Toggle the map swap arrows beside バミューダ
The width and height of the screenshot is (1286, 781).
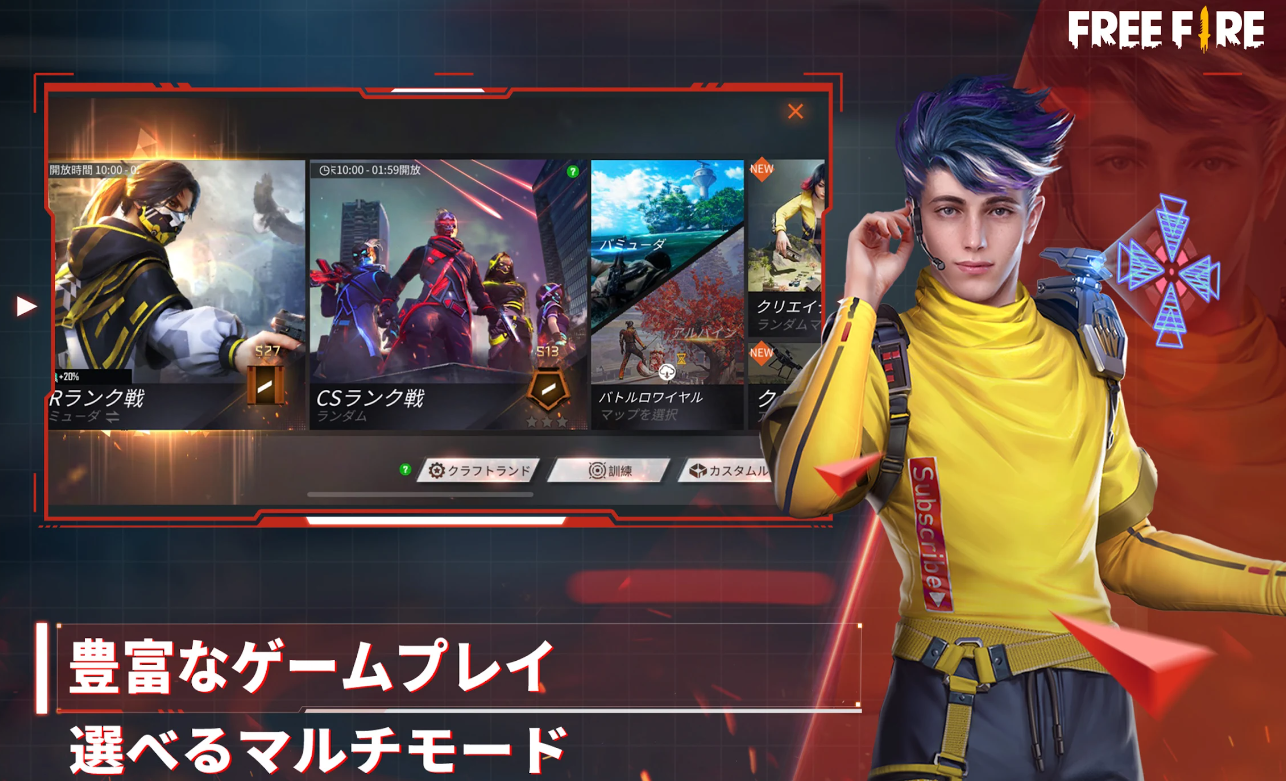pyautogui.click(x=110, y=418)
